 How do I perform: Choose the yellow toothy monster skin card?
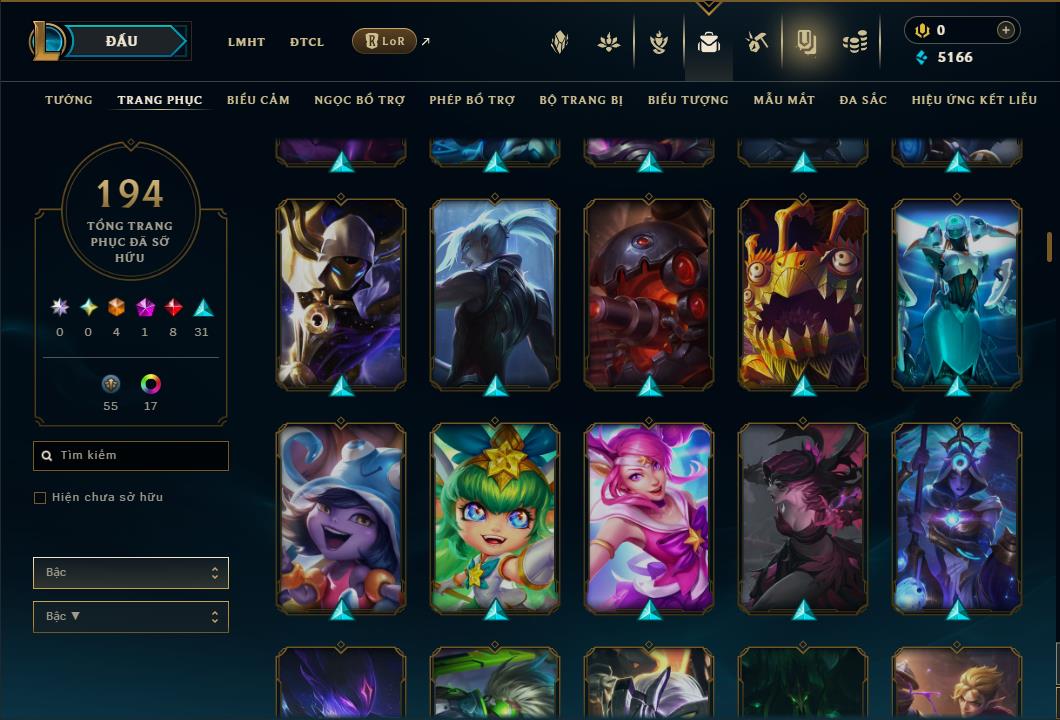[x=803, y=293]
